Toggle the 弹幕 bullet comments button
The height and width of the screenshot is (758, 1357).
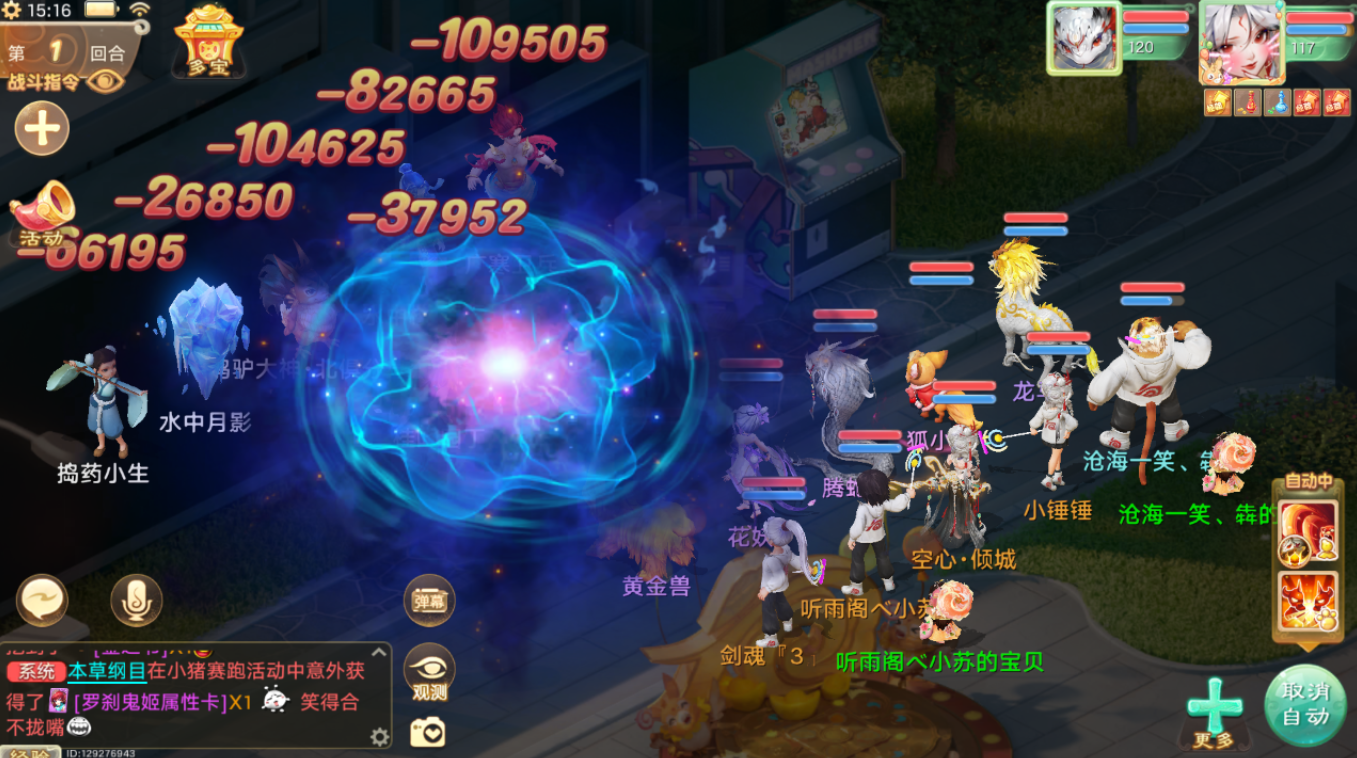(429, 600)
